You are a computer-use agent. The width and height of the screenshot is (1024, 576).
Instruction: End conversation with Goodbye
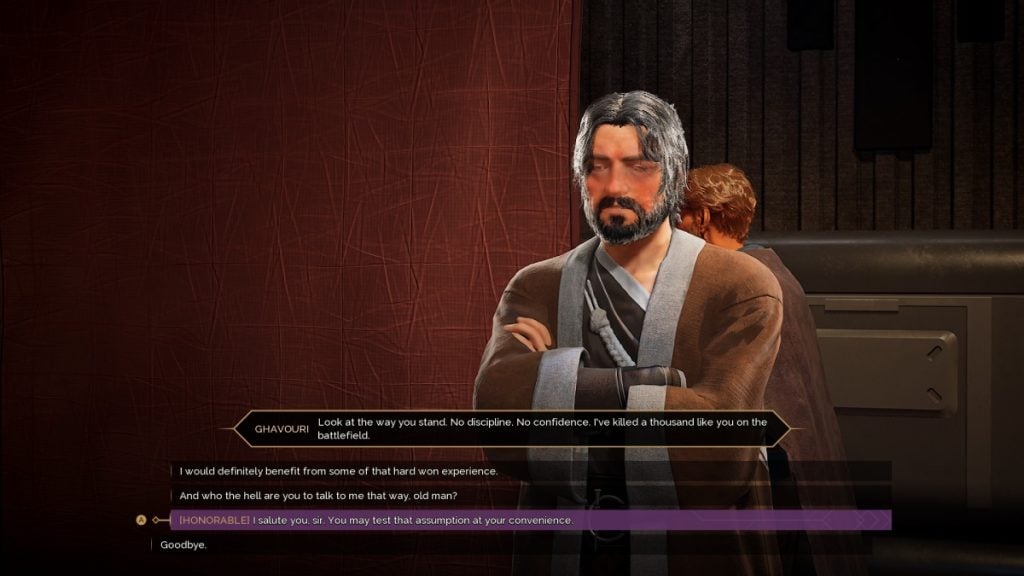pyautogui.click(x=183, y=545)
